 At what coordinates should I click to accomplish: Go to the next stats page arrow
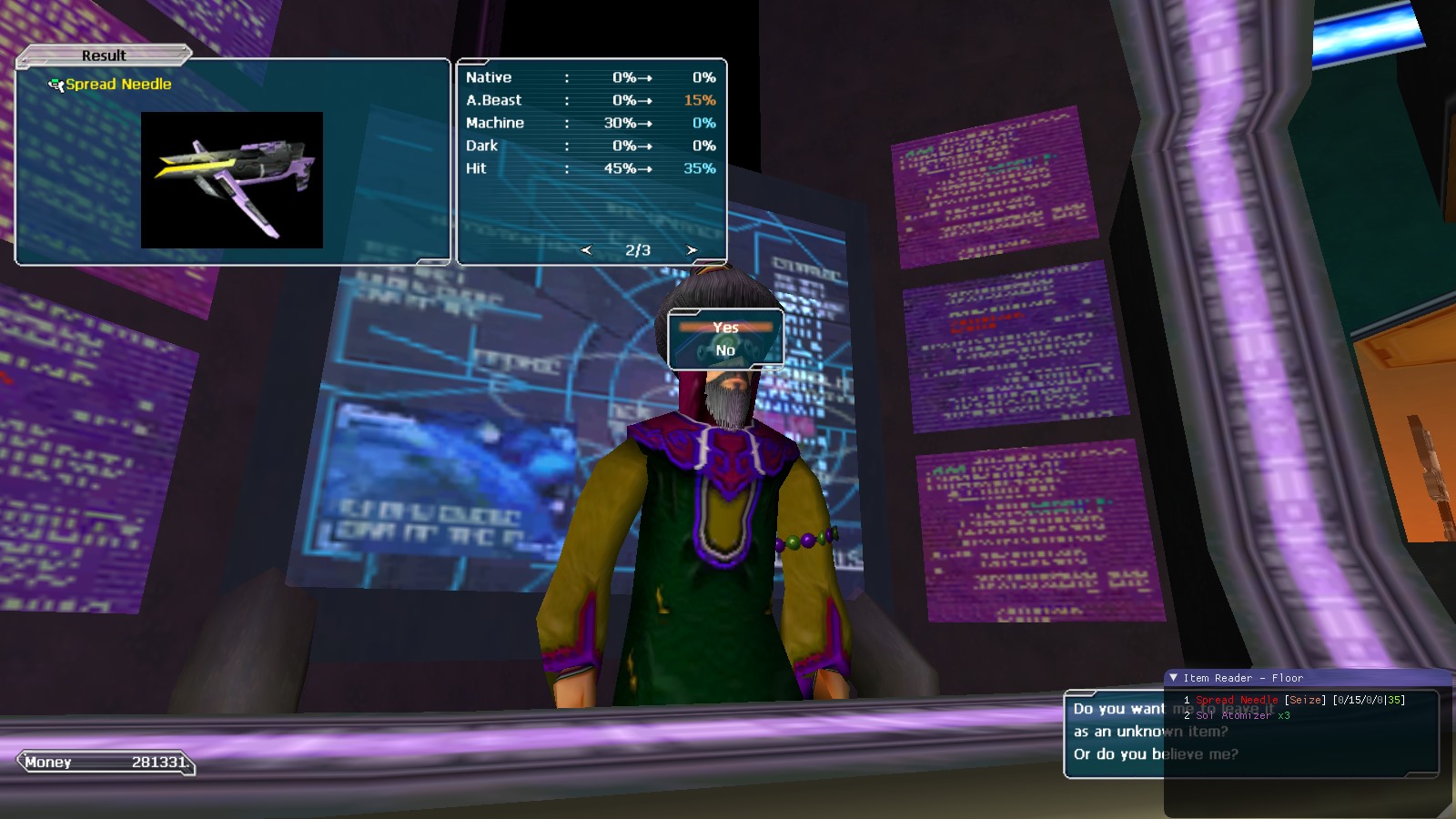coord(692,250)
